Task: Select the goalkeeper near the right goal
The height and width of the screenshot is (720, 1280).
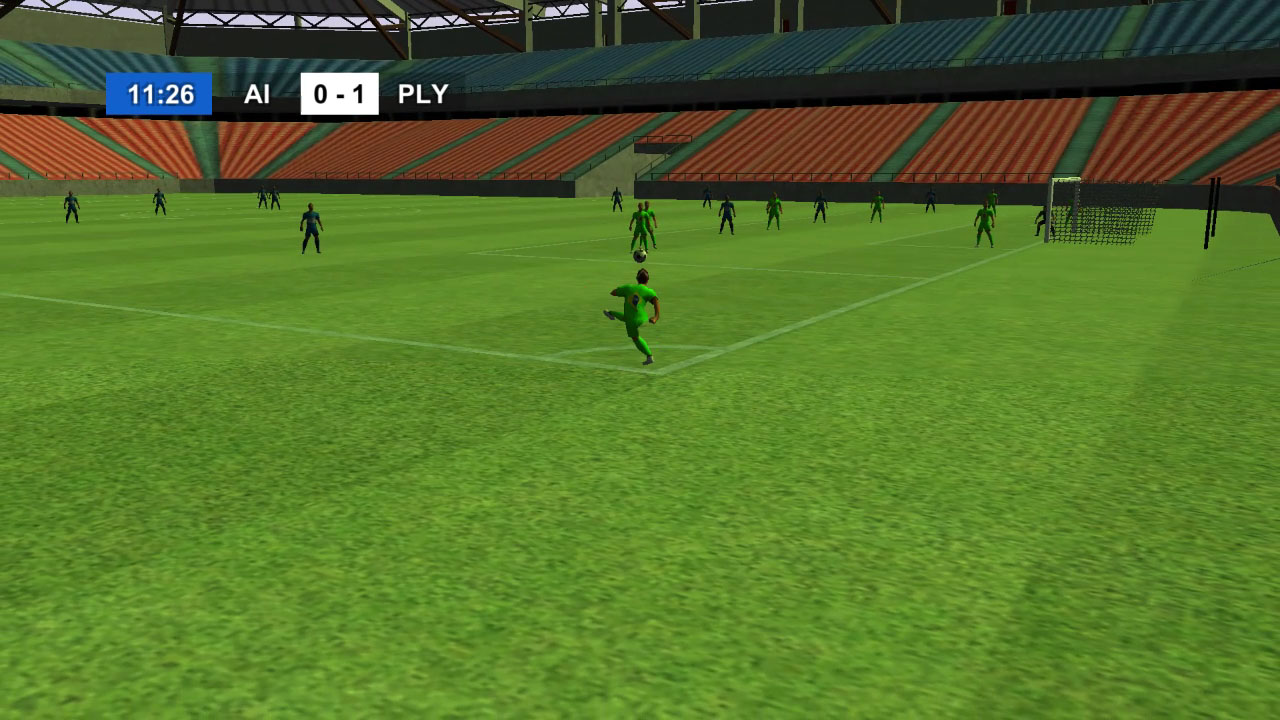Action: tap(1040, 222)
